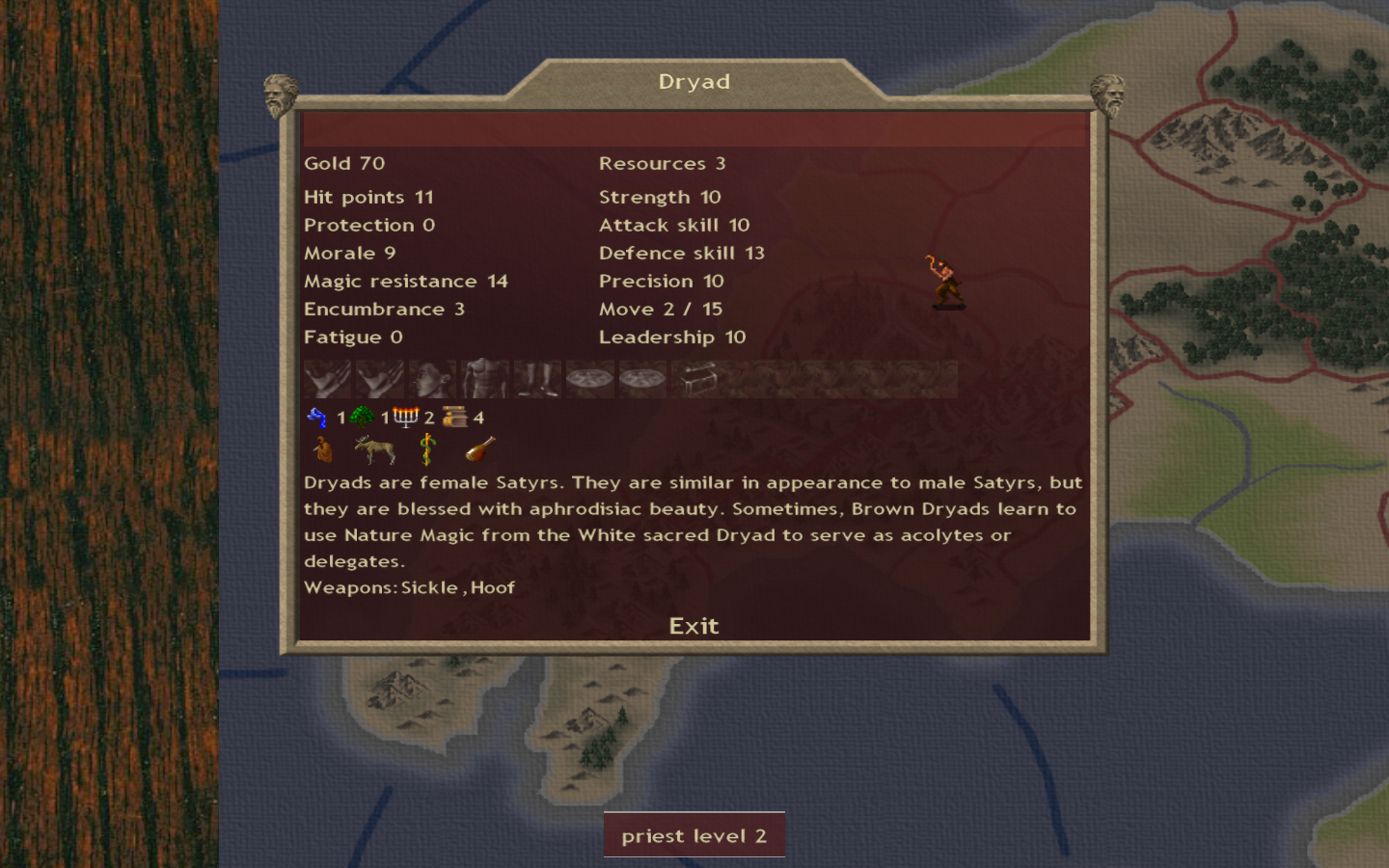Click the moose ability icon
This screenshot has width=1389, height=868.
point(374,449)
